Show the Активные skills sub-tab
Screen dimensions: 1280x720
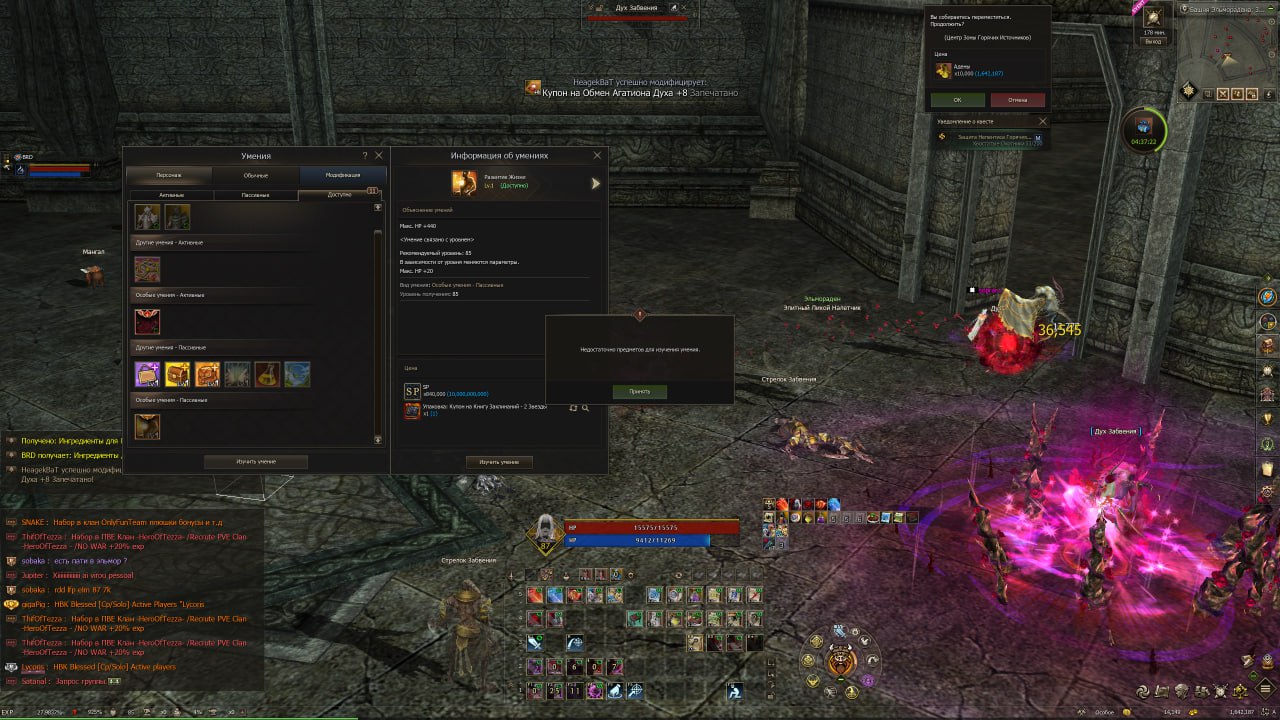click(171, 195)
